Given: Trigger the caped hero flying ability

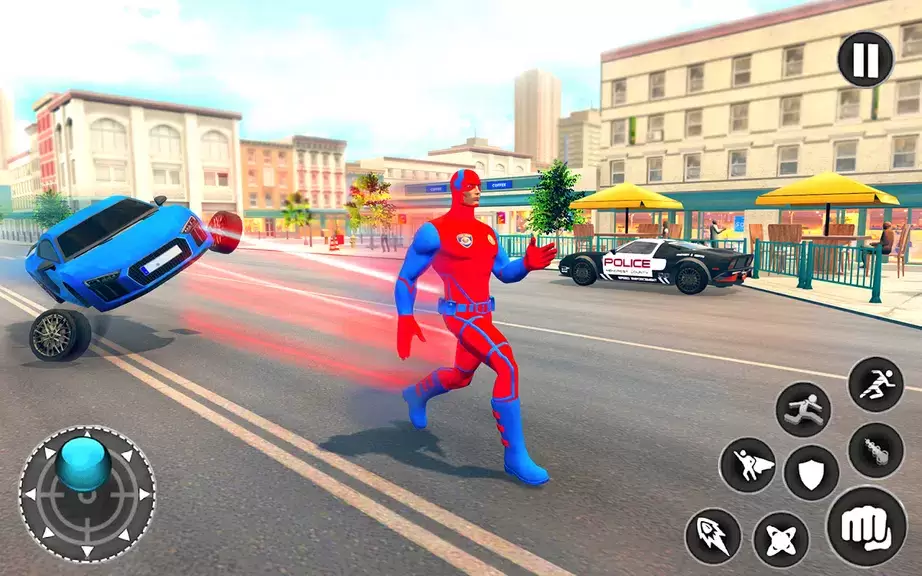Looking at the screenshot, I should (x=747, y=465).
